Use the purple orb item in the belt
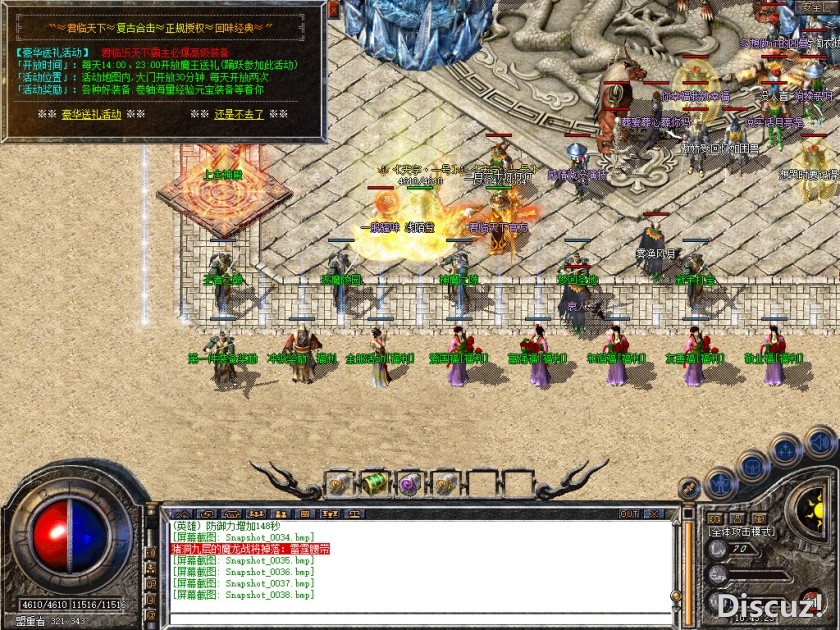 tap(408, 484)
